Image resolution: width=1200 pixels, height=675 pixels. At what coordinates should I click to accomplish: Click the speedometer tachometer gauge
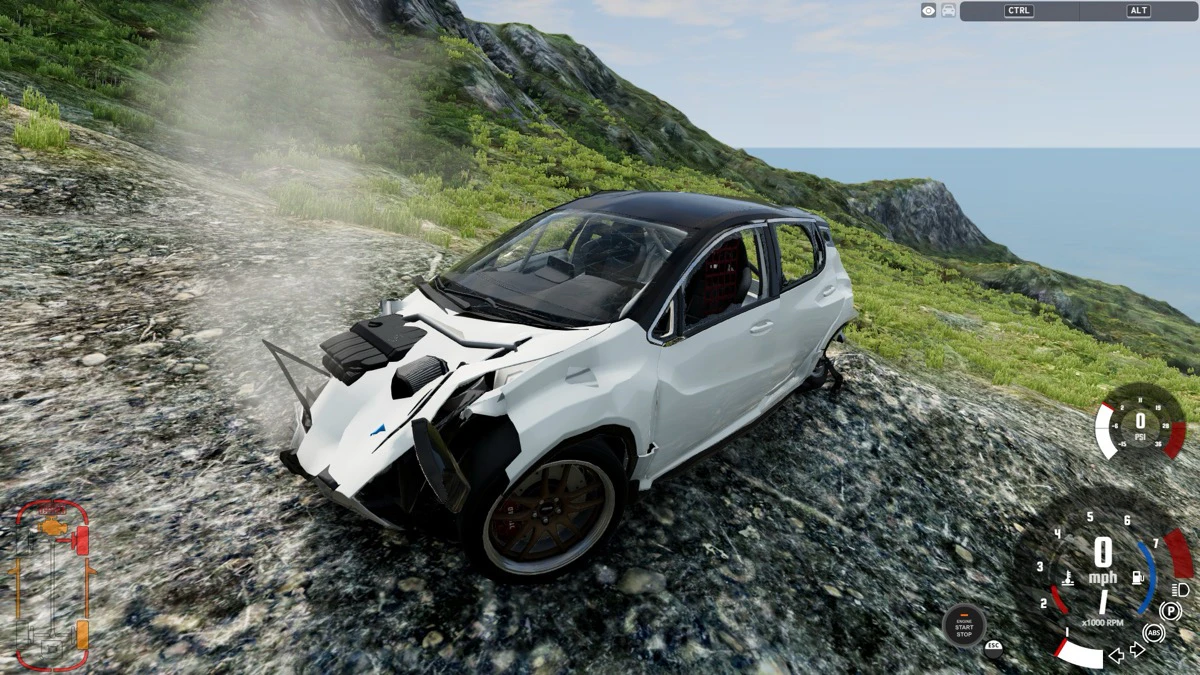[1103, 570]
